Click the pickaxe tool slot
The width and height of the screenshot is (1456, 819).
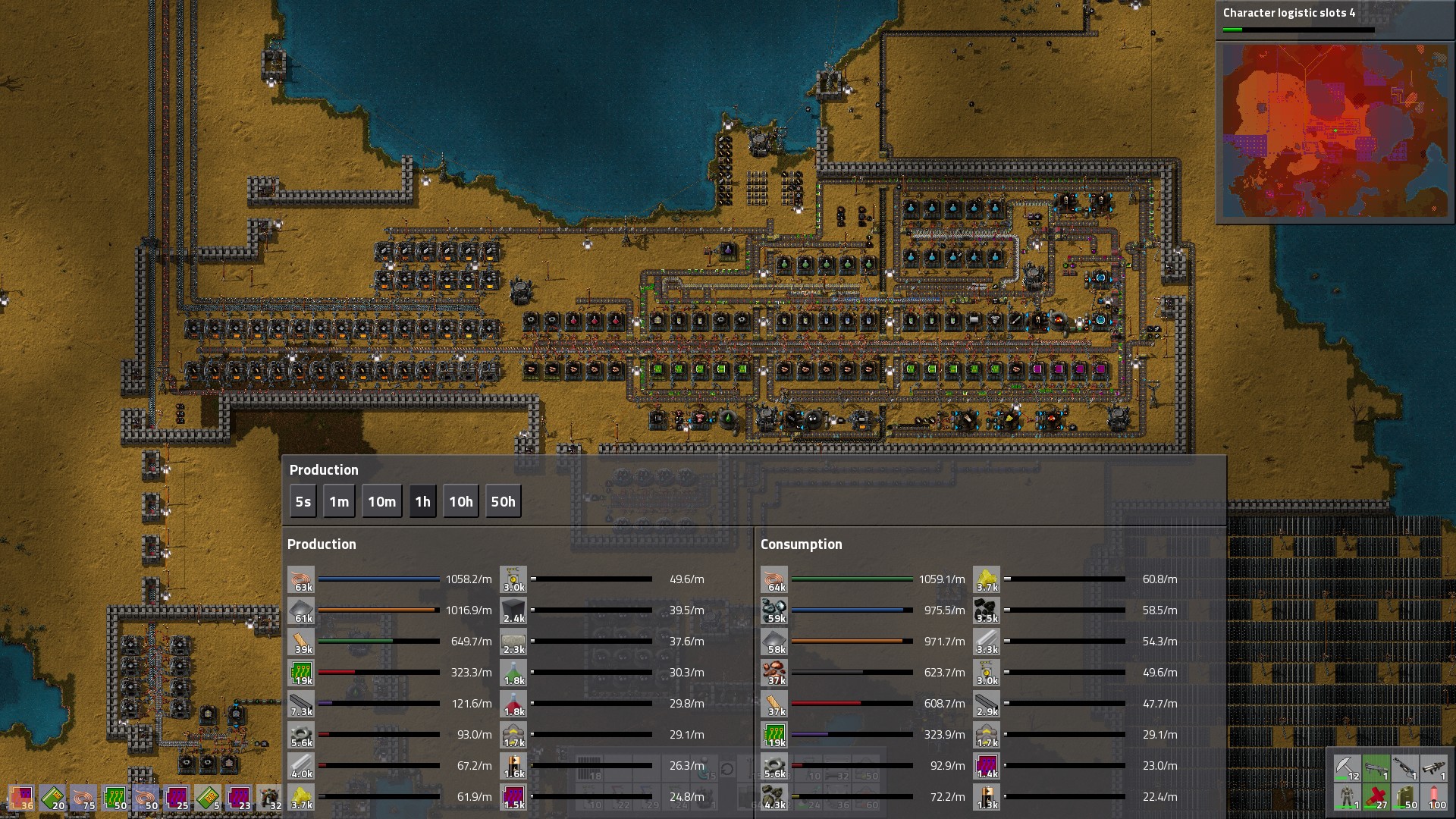point(1348,768)
